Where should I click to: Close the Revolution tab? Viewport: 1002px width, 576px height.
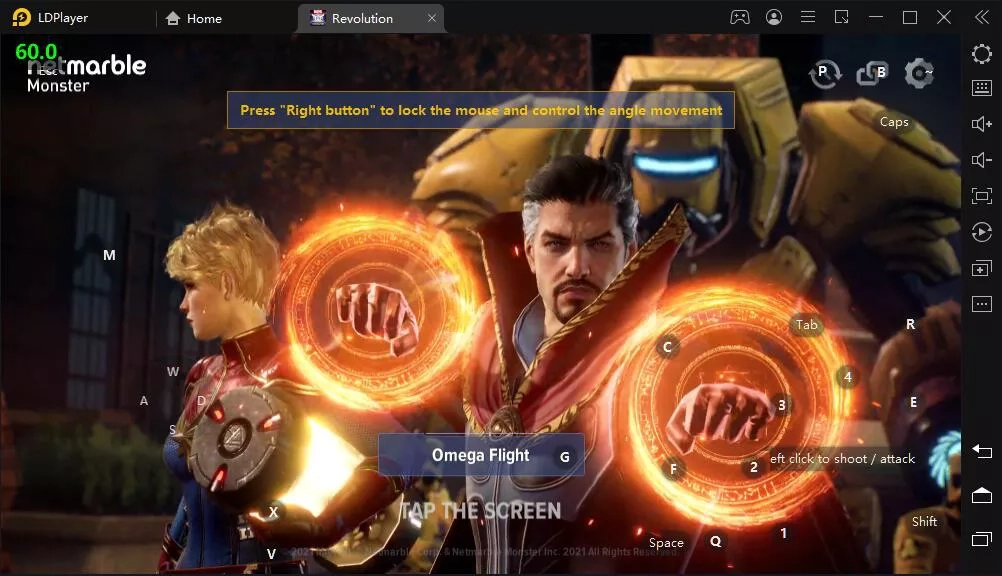[432, 18]
